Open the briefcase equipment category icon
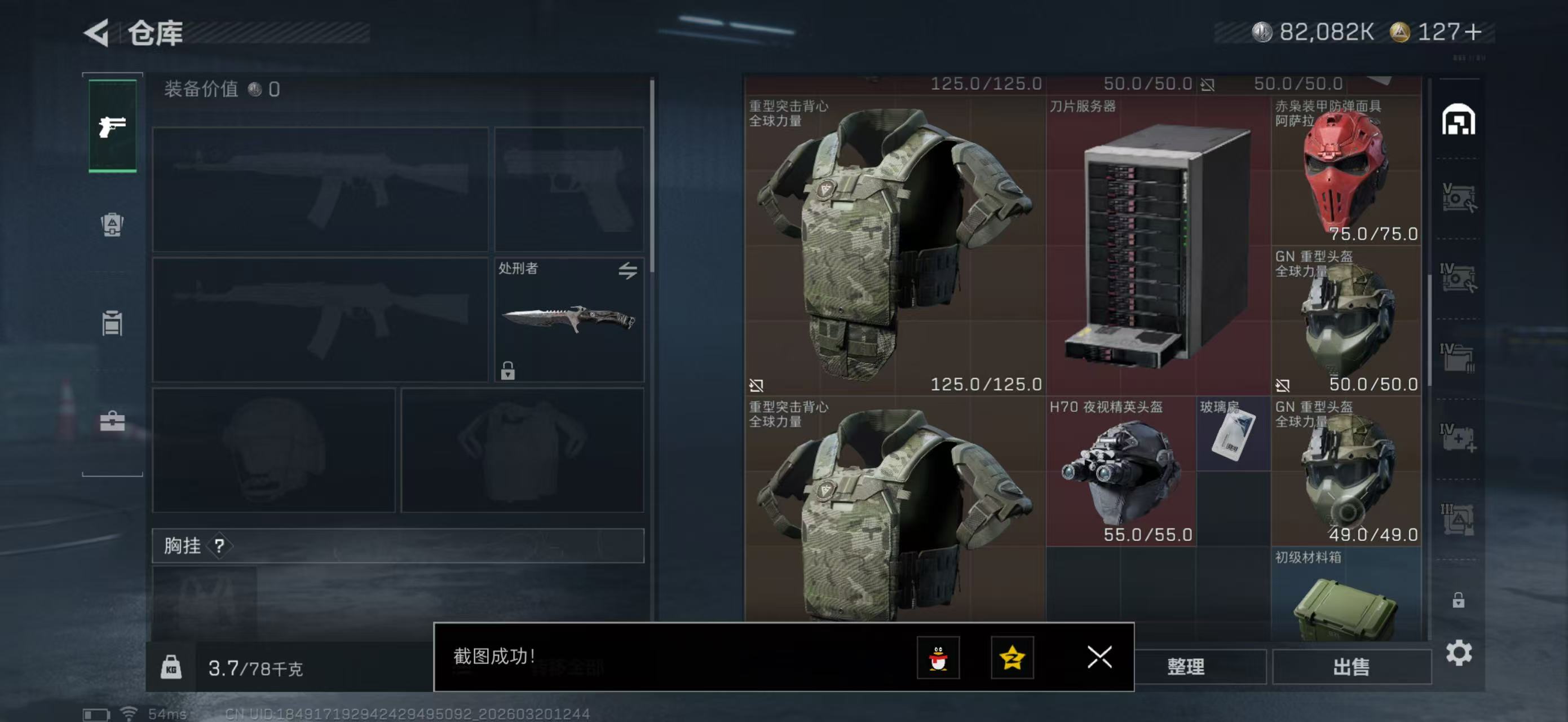The image size is (1568, 722). (112, 423)
